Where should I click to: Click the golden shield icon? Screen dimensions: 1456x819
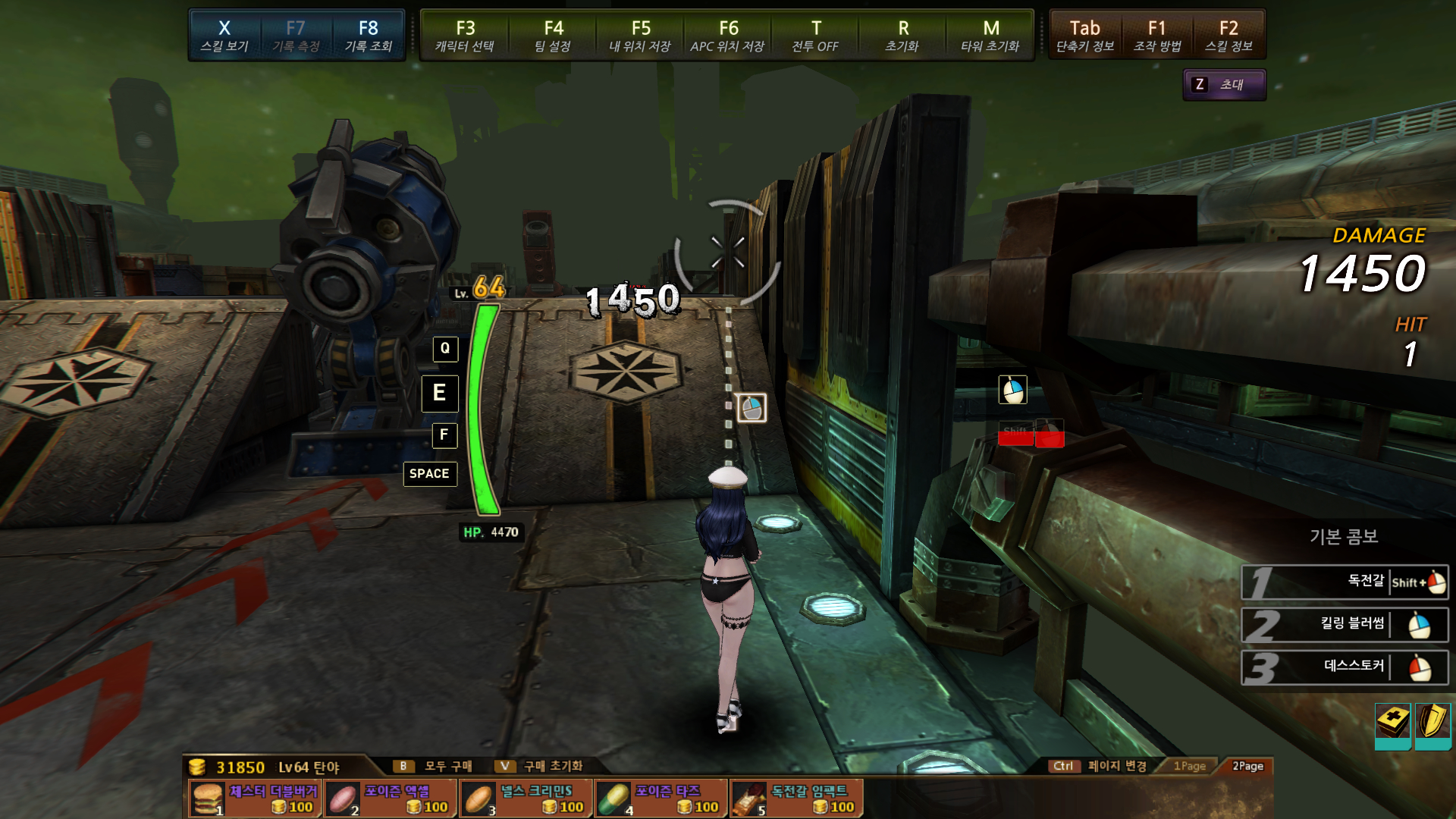[x=1432, y=722]
